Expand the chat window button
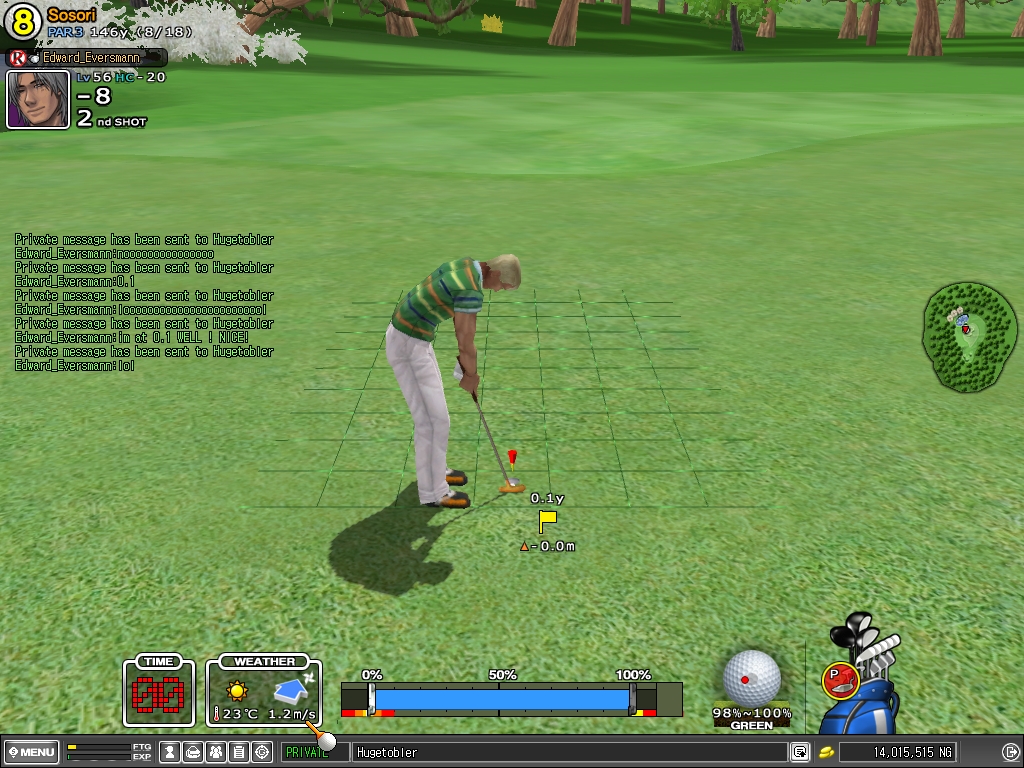 tap(799, 752)
